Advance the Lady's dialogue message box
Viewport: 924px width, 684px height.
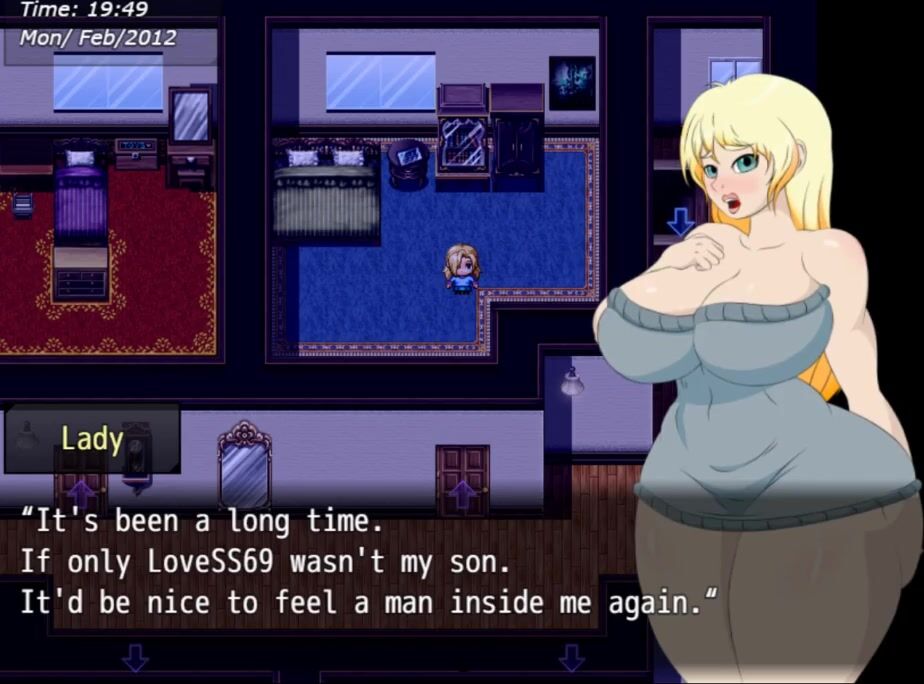point(368,562)
